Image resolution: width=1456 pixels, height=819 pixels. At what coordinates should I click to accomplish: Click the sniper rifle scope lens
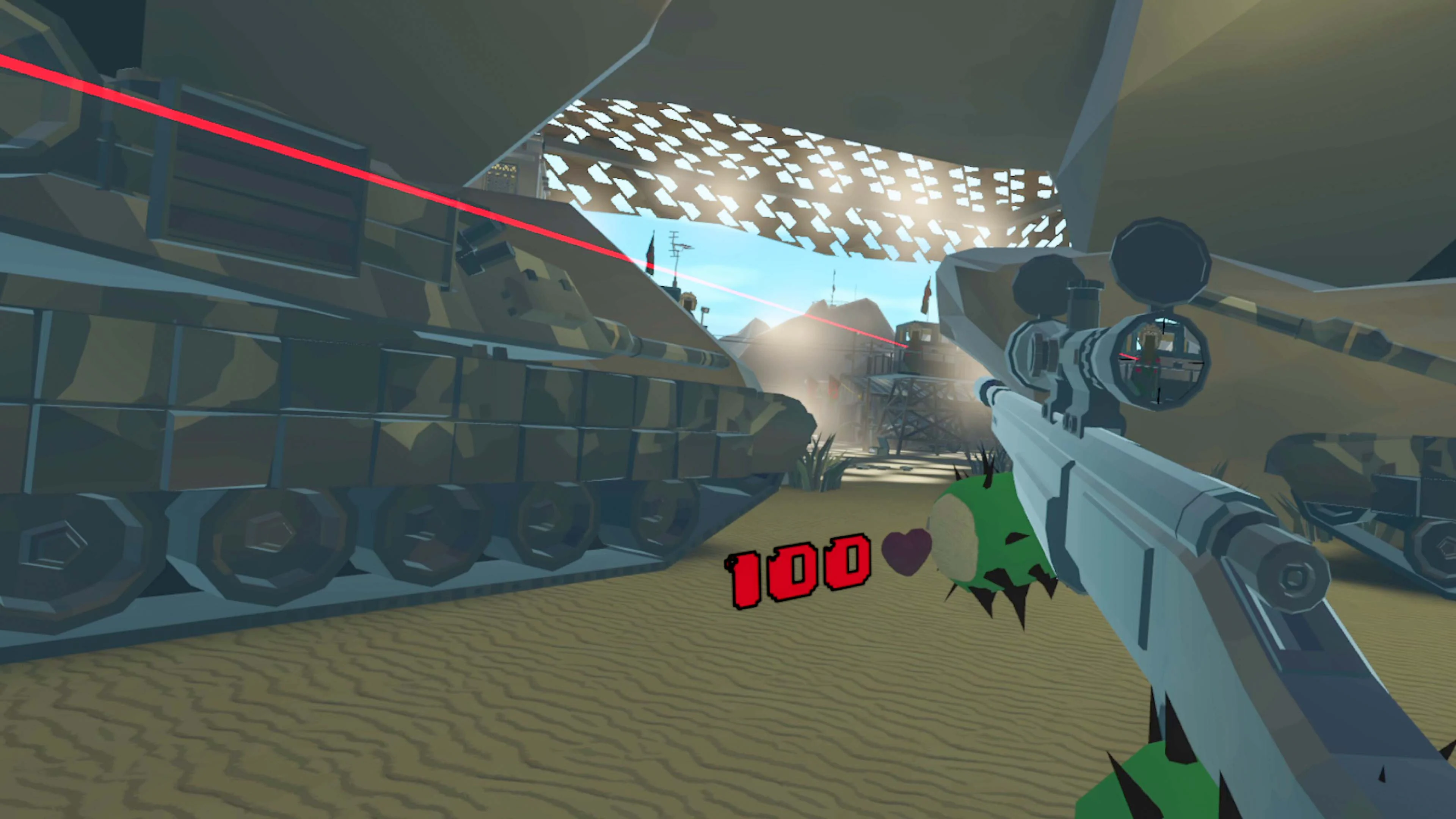[1160, 362]
